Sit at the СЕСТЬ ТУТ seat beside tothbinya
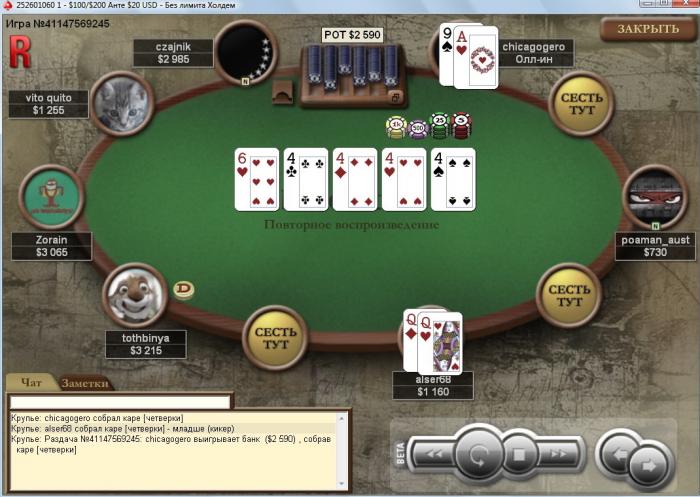 275,337
